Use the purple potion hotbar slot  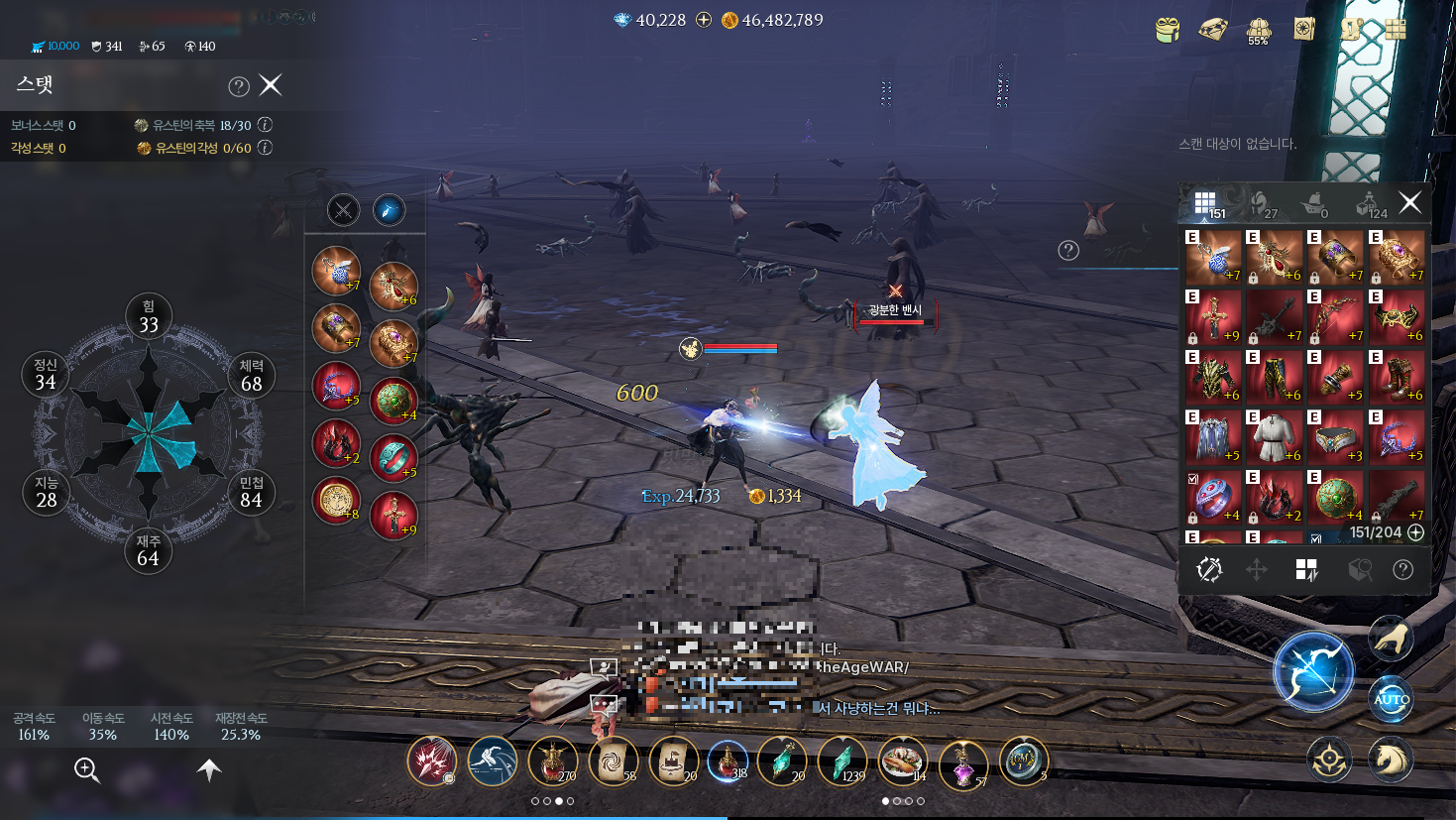[x=962, y=763]
